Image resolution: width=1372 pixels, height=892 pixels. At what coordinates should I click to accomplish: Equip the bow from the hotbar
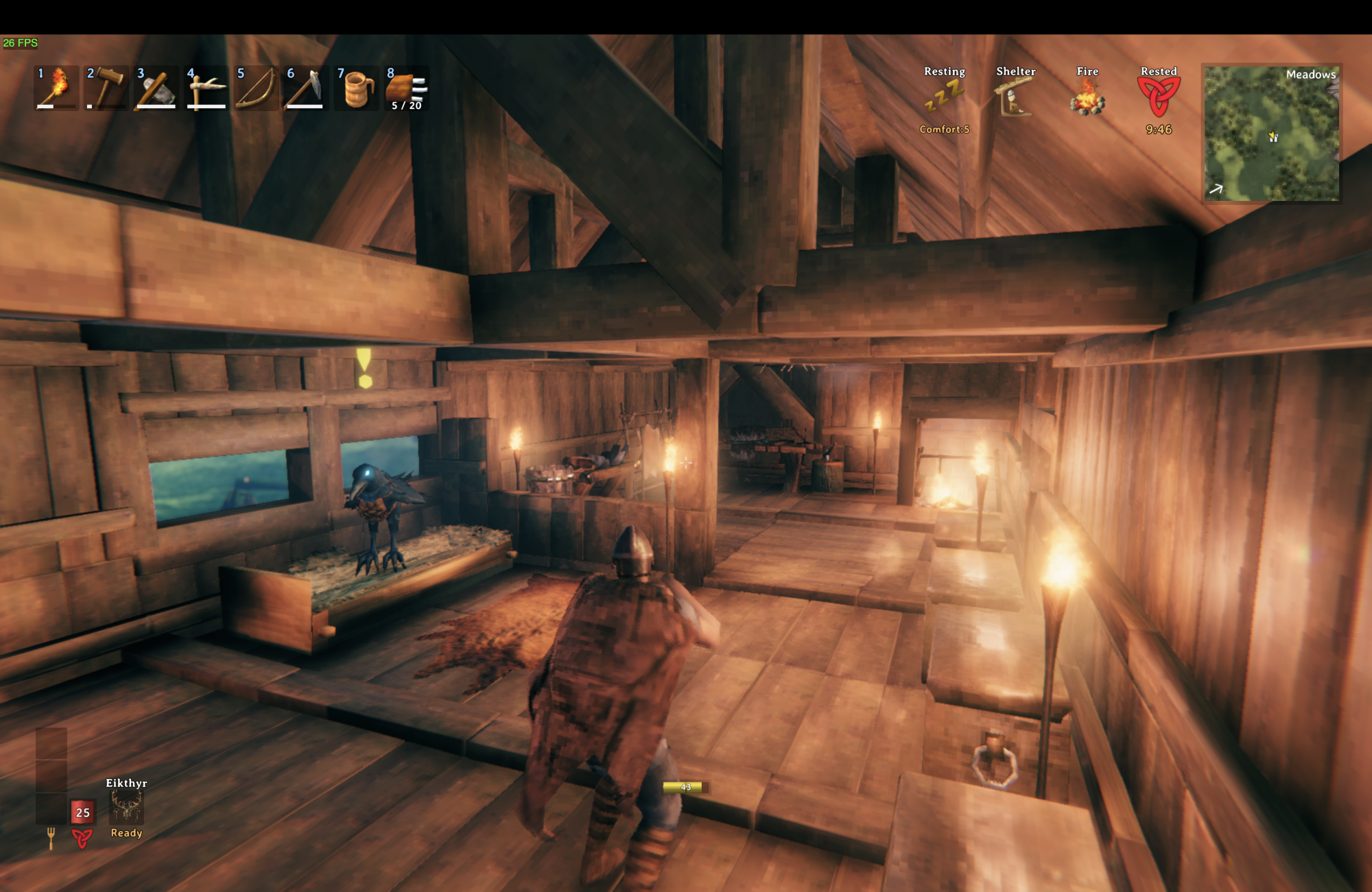(x=257, y=88)
